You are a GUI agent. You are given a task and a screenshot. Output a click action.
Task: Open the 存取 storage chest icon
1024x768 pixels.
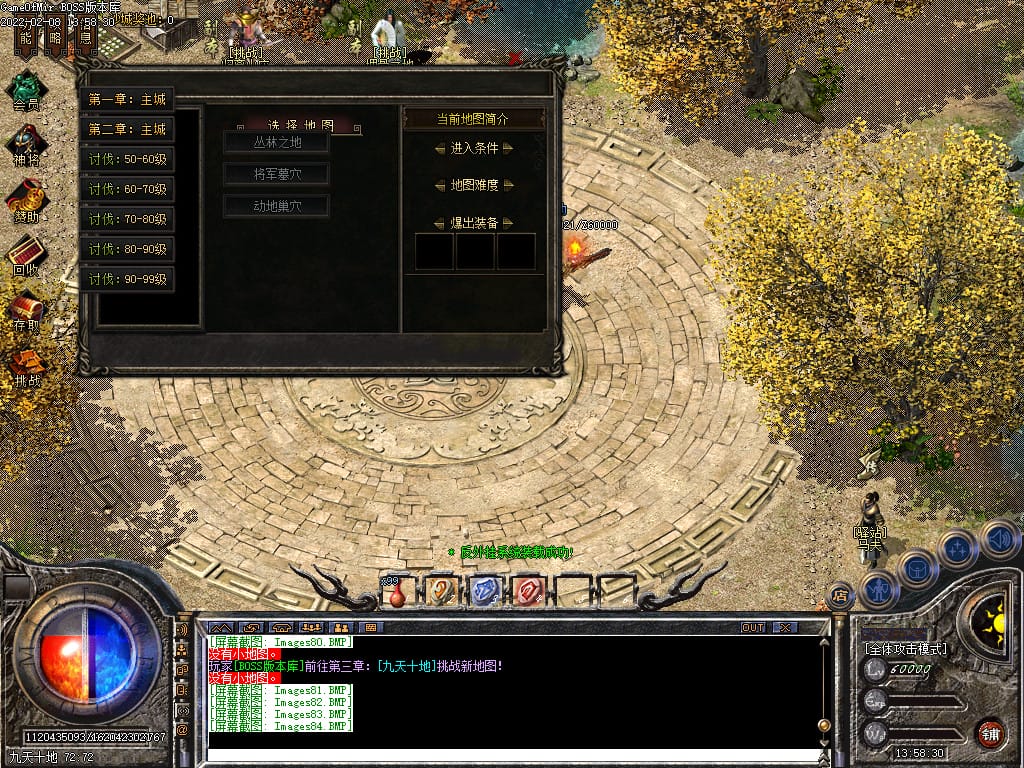click(26, 310)
